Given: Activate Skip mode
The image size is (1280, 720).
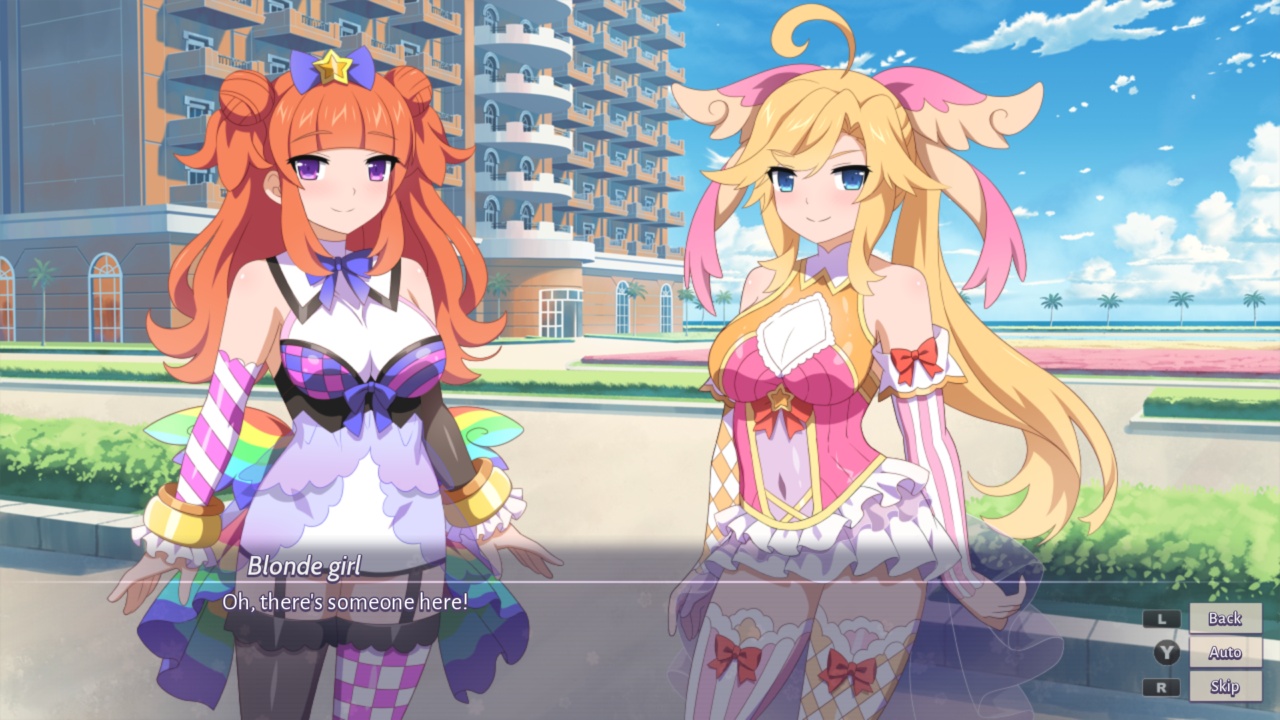Looking at the screenshot, I should [x=1224, y=688].
